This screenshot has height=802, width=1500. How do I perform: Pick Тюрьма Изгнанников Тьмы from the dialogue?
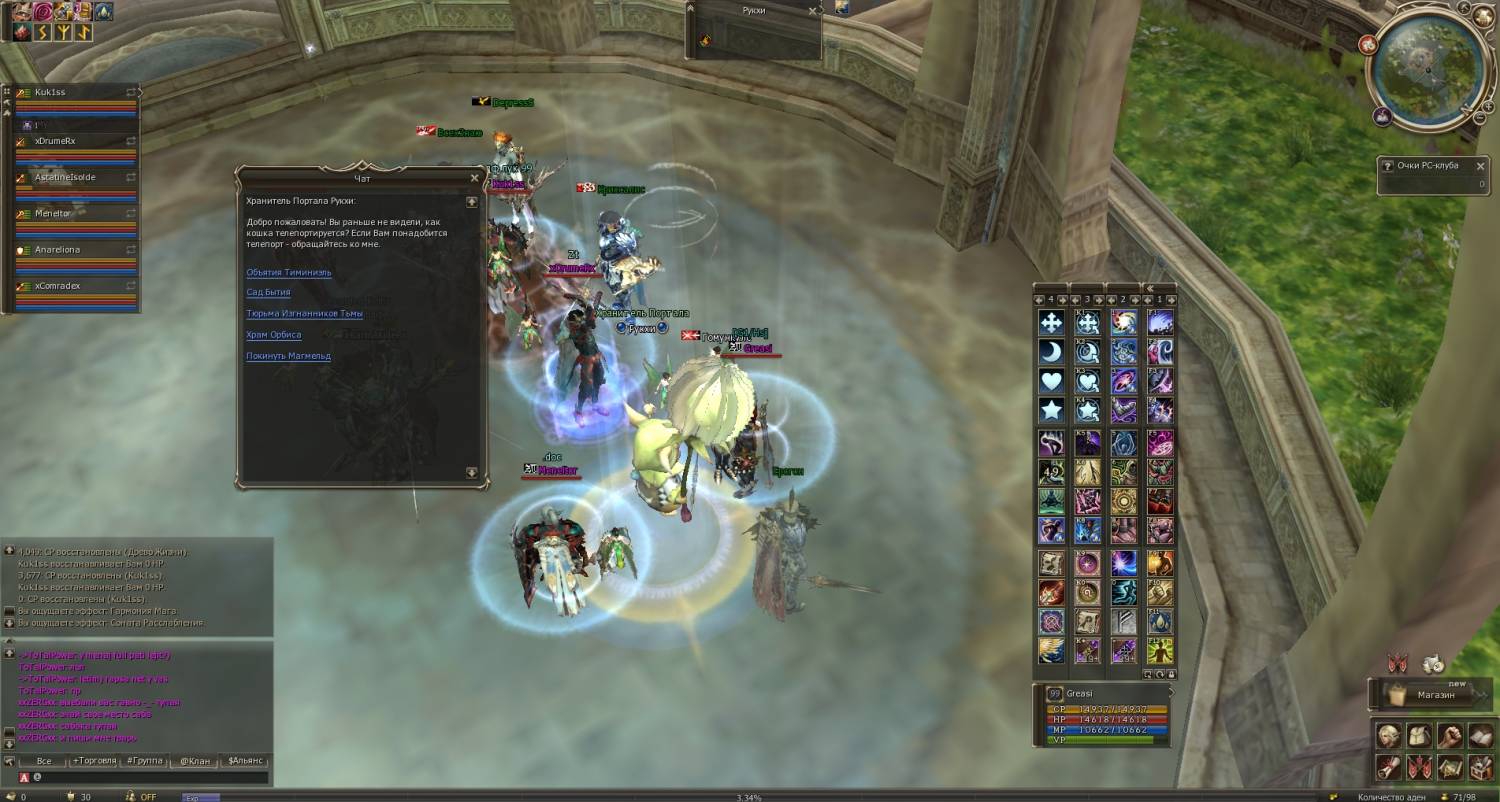pyautogui.click(x=304, y=314)
